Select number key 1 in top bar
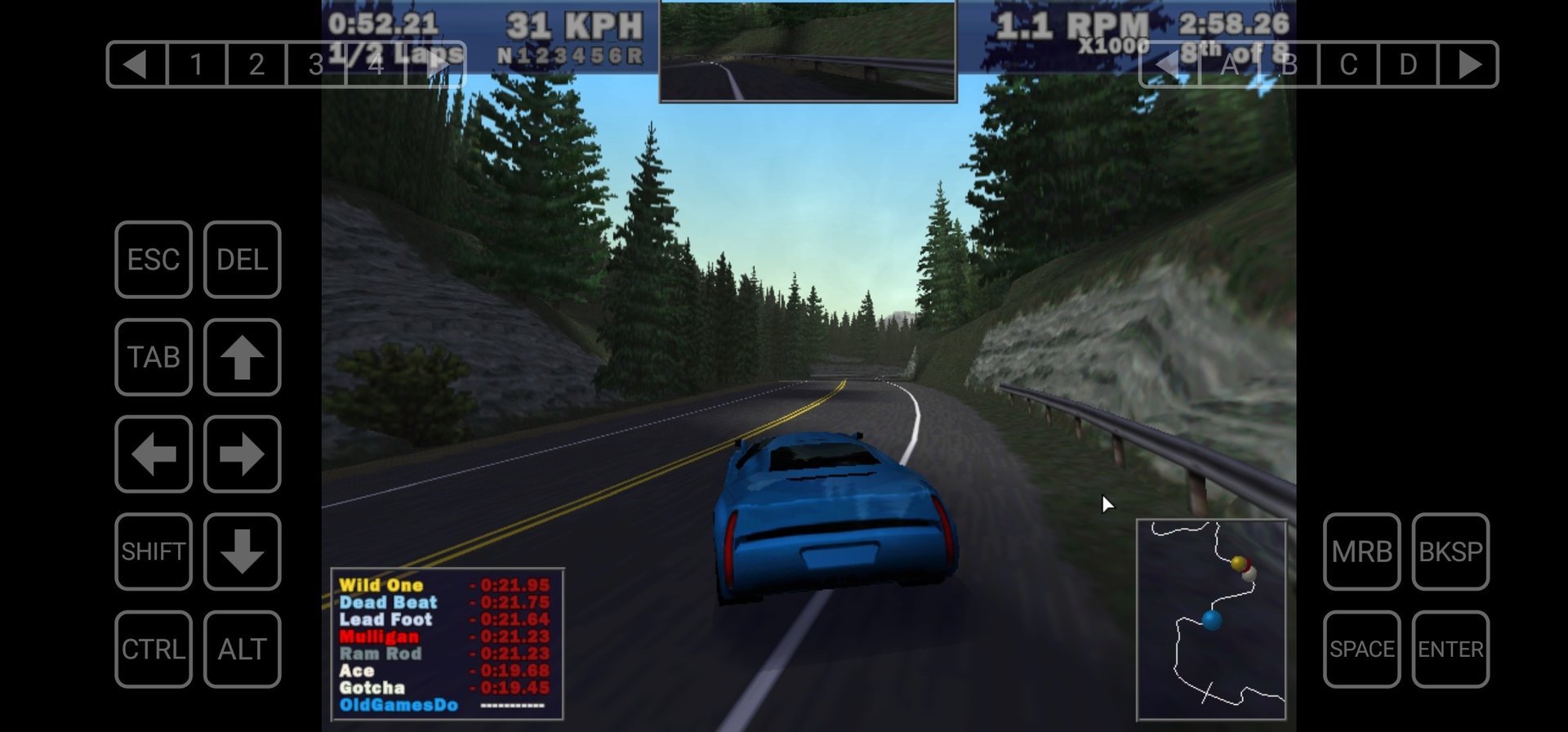The image size is (1568, 732). point(197,64)
